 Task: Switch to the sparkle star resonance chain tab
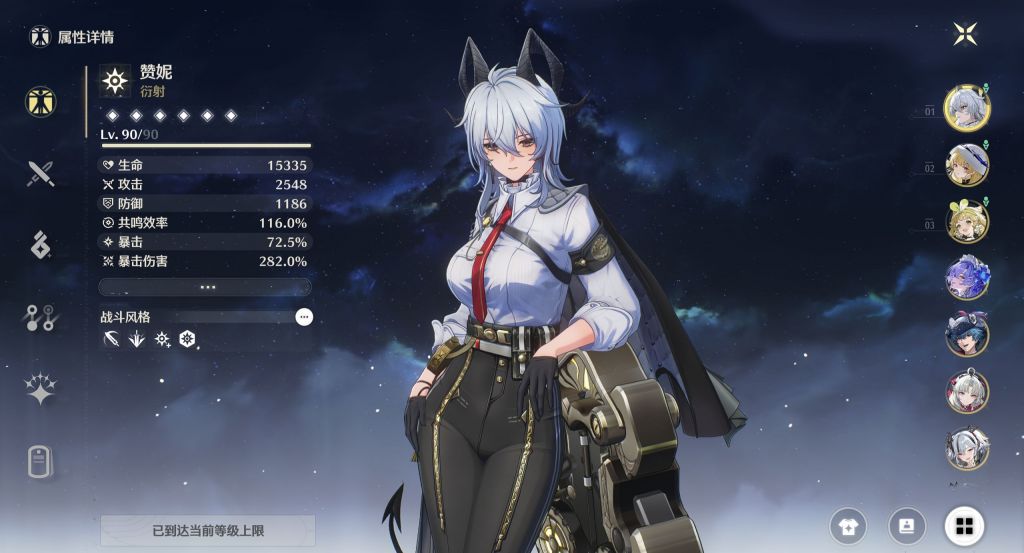(41, 390)
